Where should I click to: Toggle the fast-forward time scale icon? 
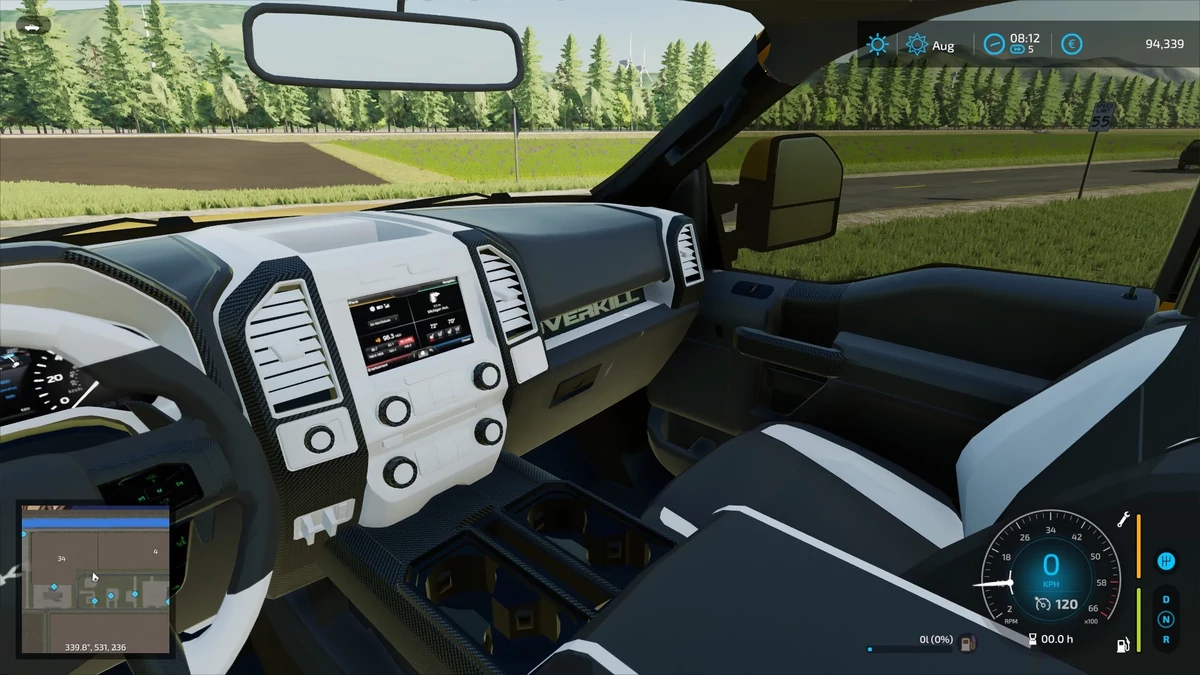(1018, 49)
